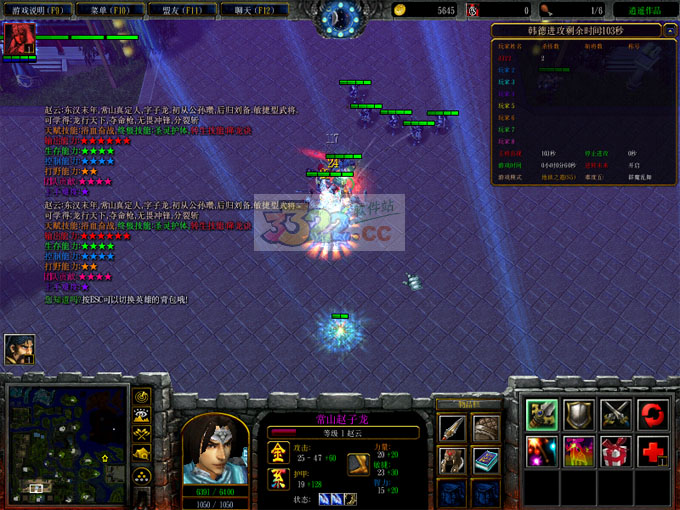
Task: Activate the red cross heal ability
Action: coord(652,451)
